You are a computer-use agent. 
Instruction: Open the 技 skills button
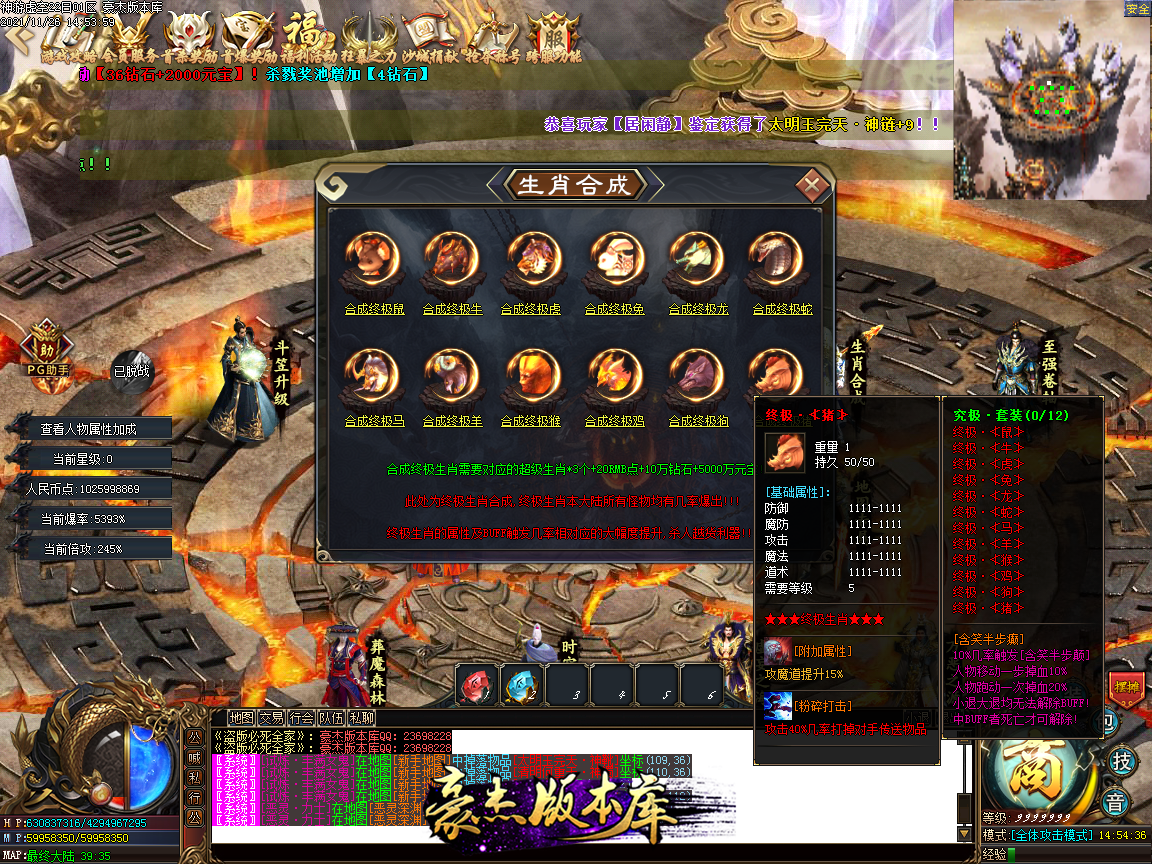click(x=1122, y=762)
